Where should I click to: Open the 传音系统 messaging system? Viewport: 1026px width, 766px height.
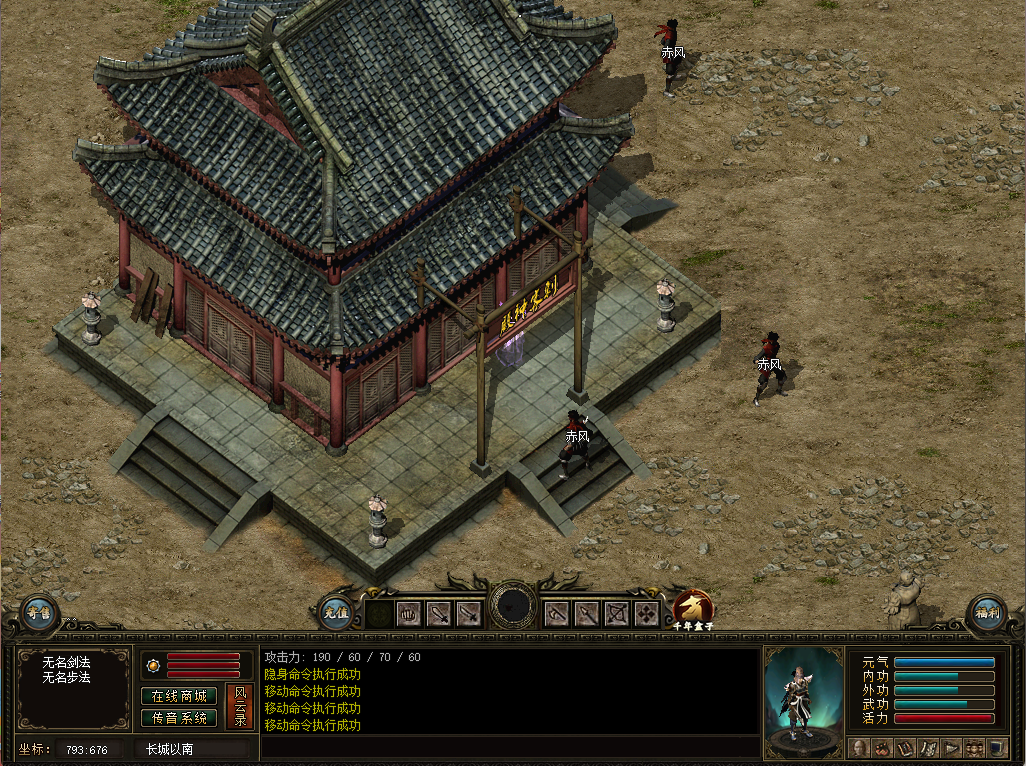180,718
